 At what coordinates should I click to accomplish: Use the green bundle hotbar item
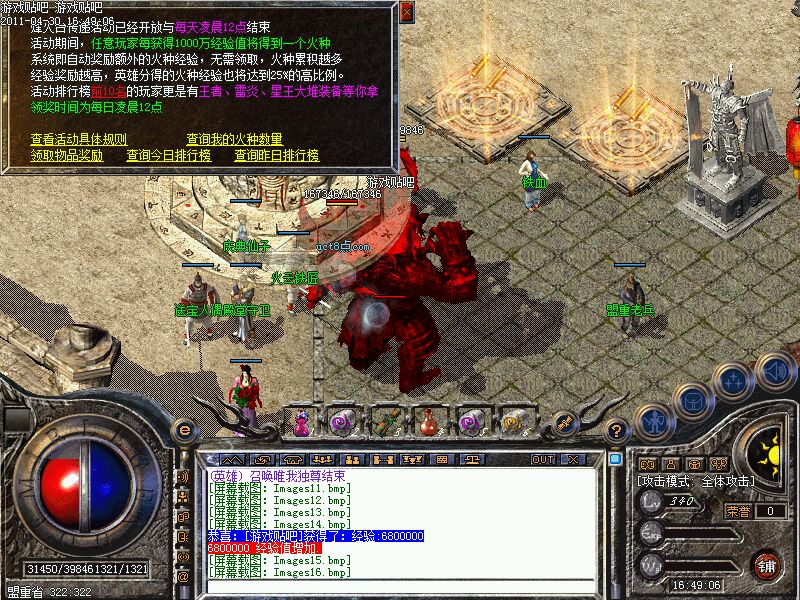(x=385, y=422)
